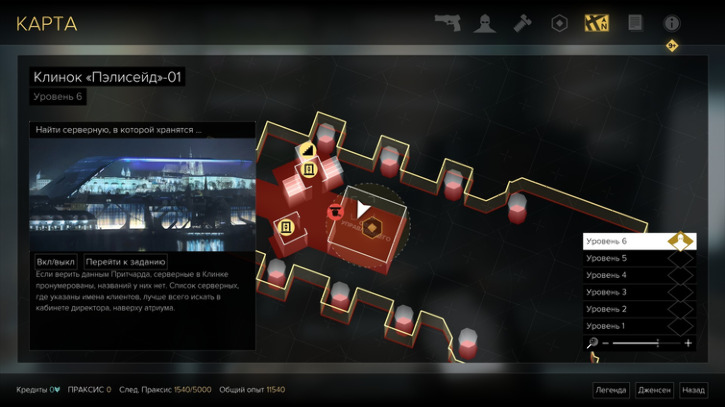Zoom out the map with minus button
The width and height of the screenshot is (725, 407).
tap(606, 343)
